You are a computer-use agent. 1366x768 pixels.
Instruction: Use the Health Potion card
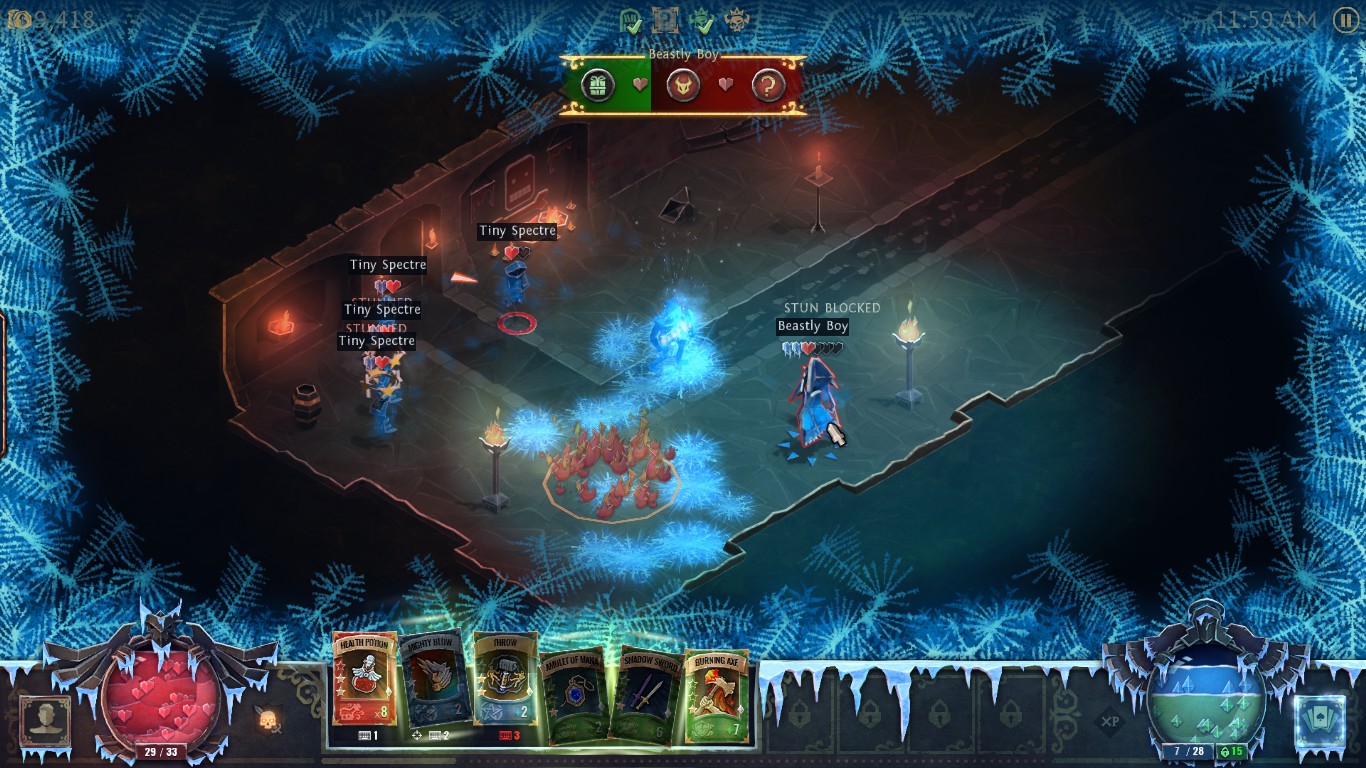[x=364, y=685]
